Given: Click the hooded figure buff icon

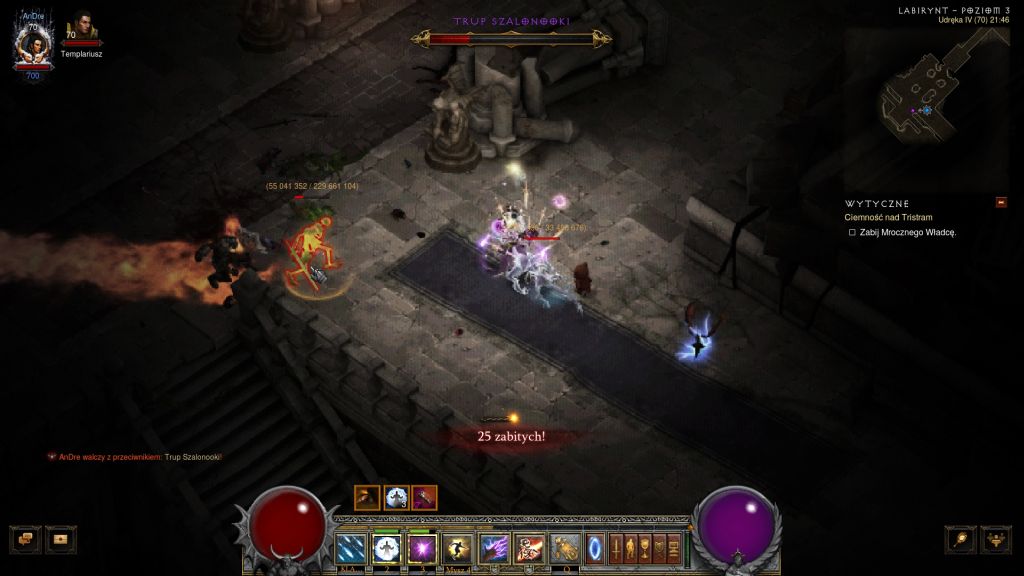Looking at the screenshot, I should (367, 497).
